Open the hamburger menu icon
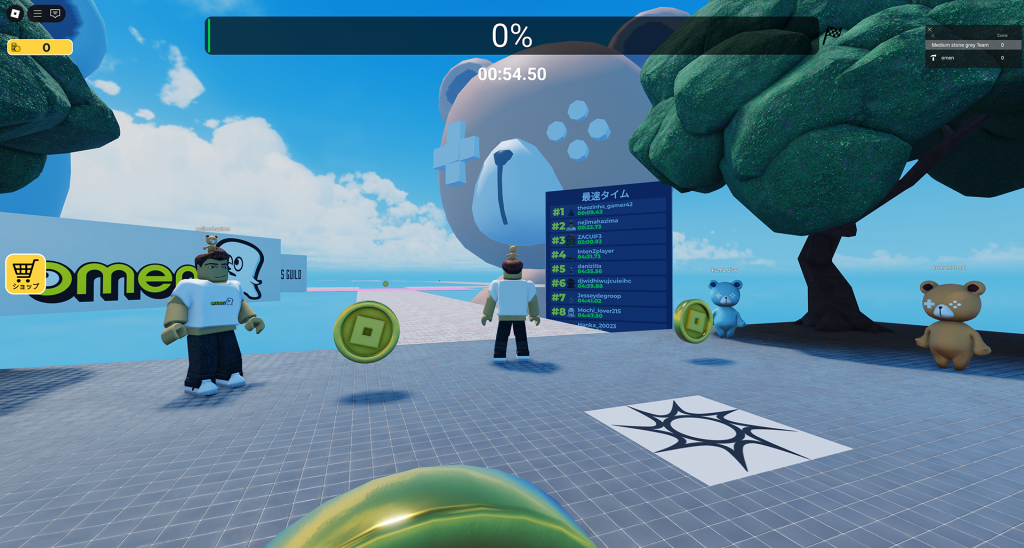This screenshot has height=548, width=1024. [37, 14]
